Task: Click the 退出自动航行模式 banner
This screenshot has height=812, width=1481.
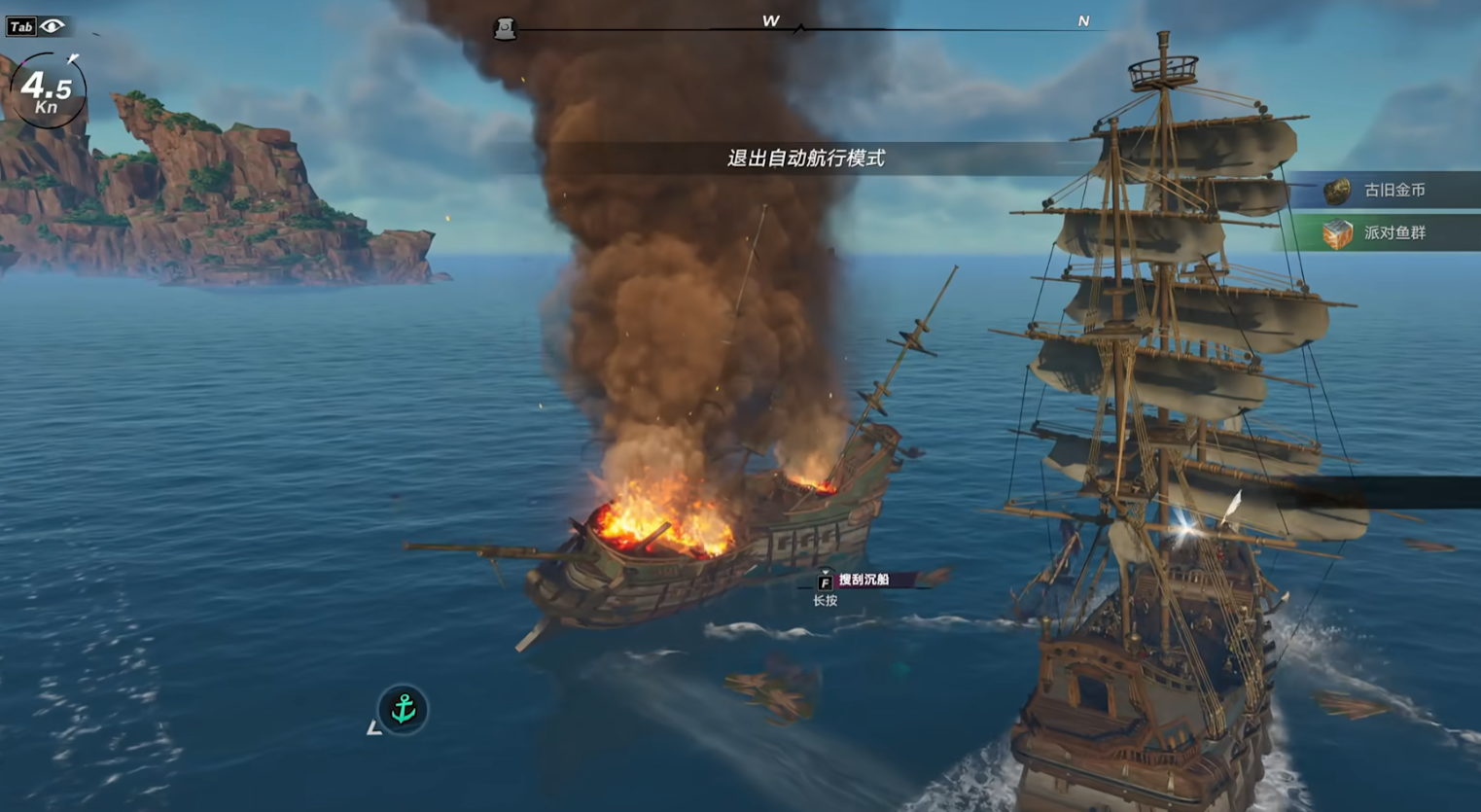Action: 805,159
